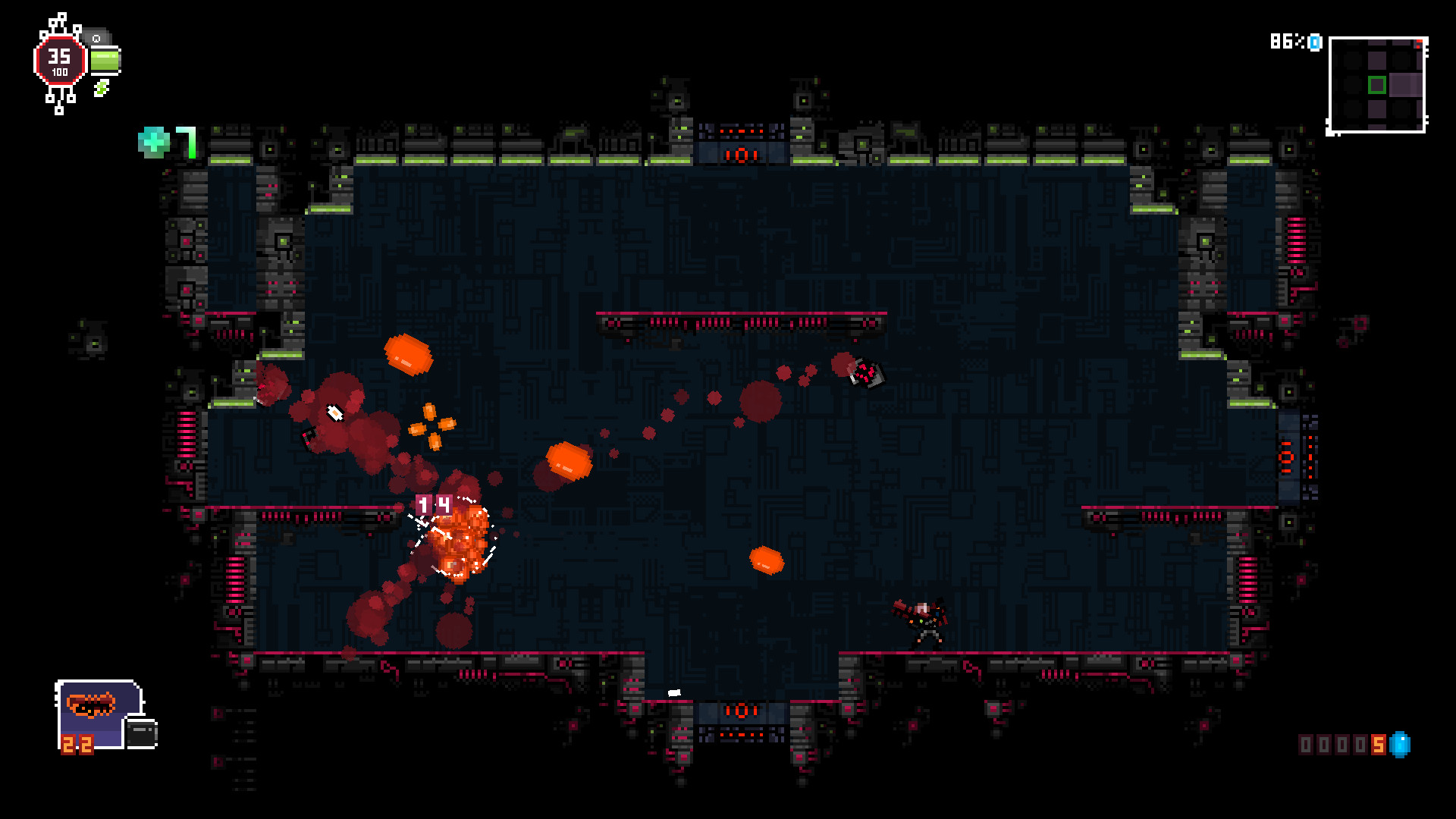Click the blue crystal icon beside the score
This screenshot has height=819, width=1456.
(1401, 745)
